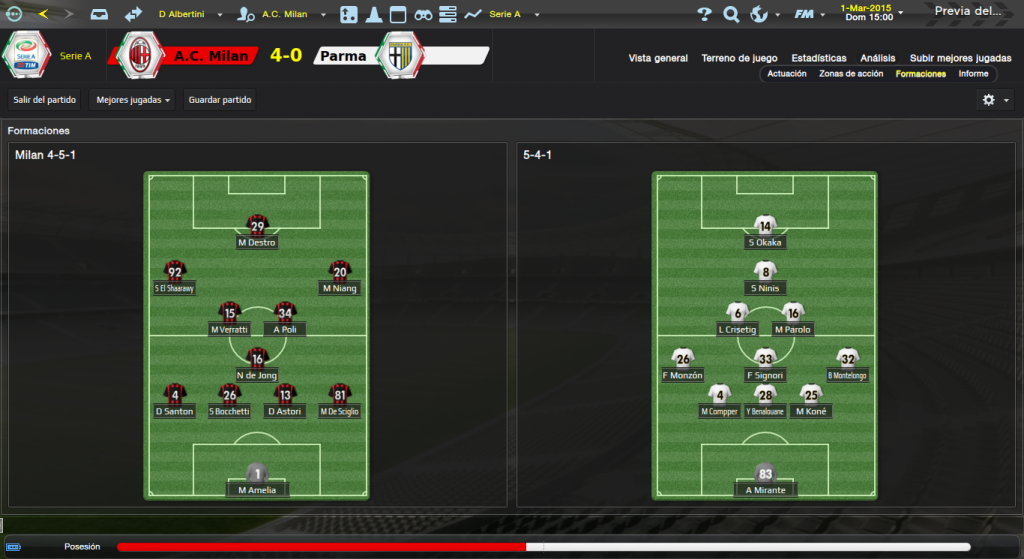The width and height of the screenshot is (1024, 559).
Task: Save the match with Guardar partido
Action: [x=220, y=100]
